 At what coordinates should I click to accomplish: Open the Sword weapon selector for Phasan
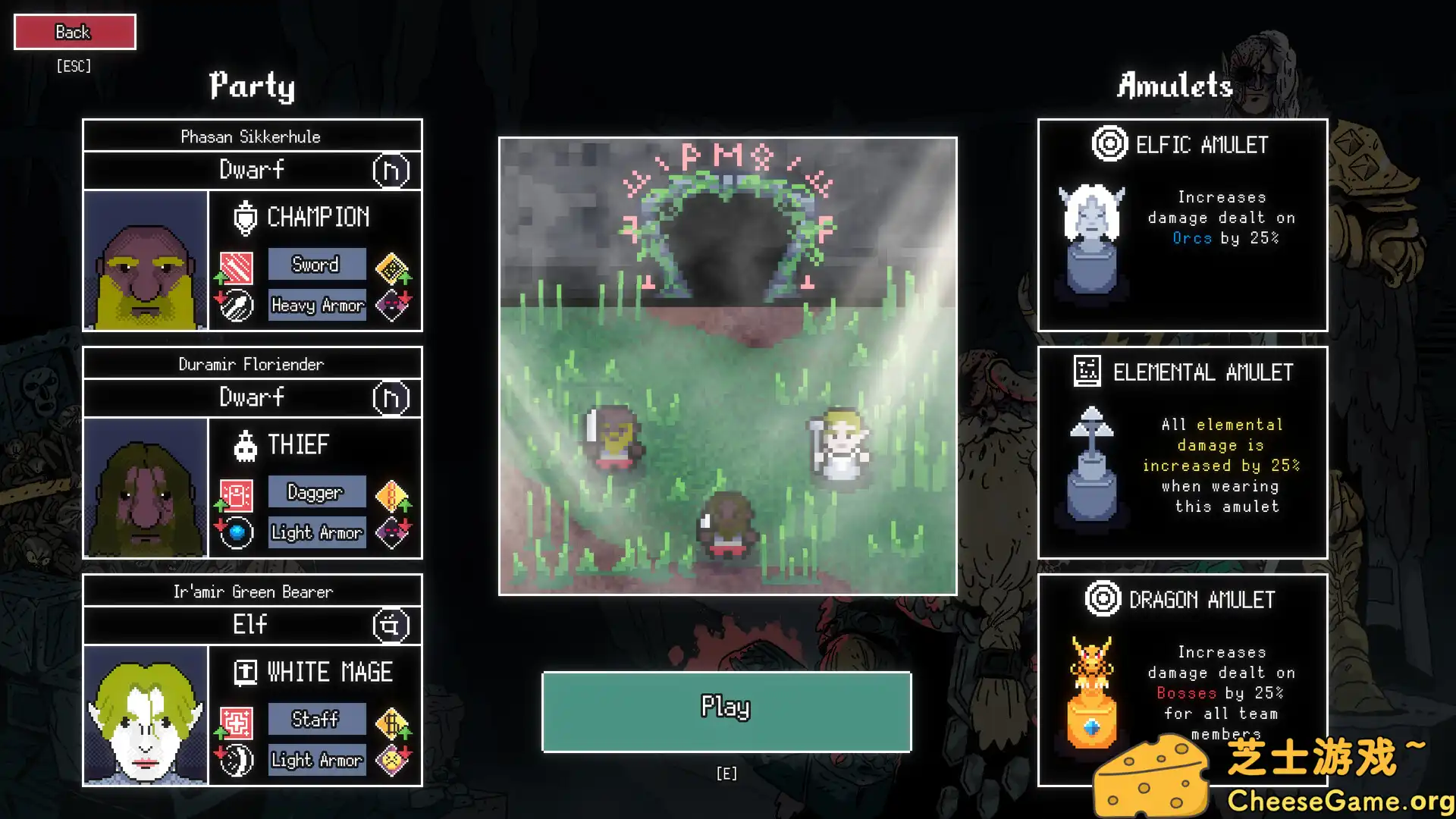click(x=316, y=264)
